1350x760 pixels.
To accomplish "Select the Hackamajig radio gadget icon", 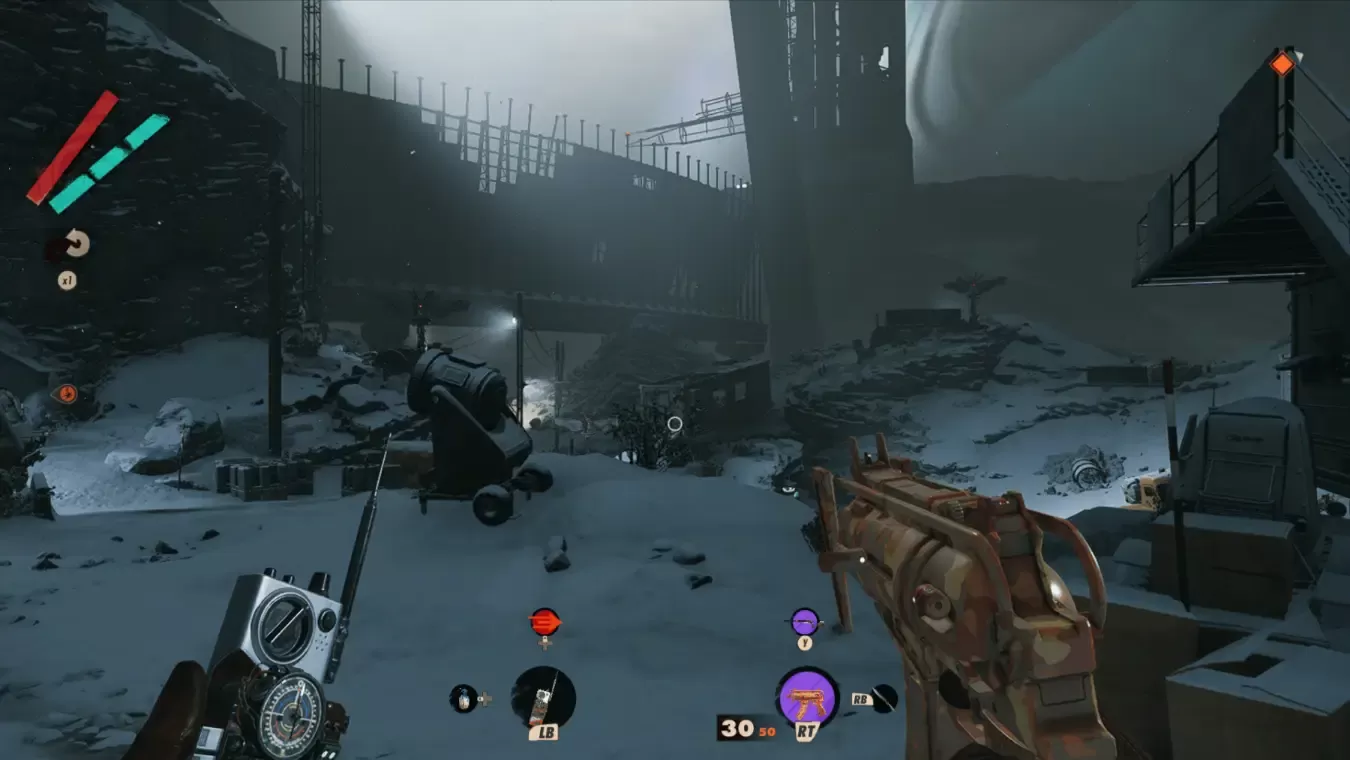I will click(x=543, y=696).
